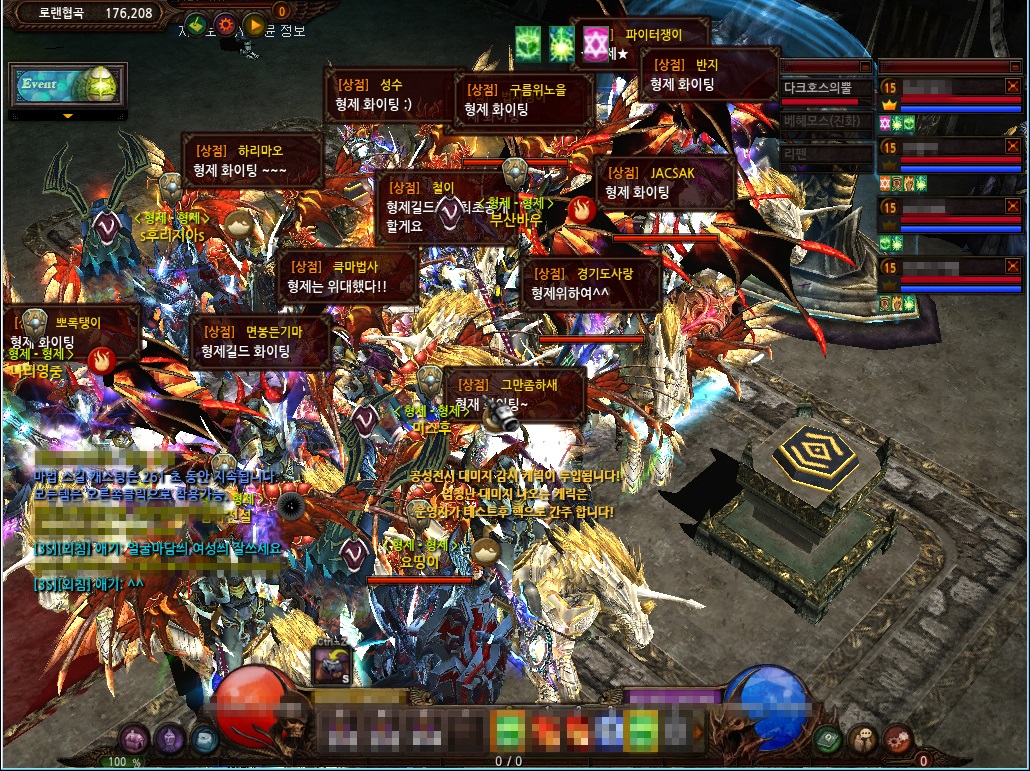Open the purple helmet icon at bottom left
Viewport: 1030px width, 771px height.
click(x=168, y=739)
